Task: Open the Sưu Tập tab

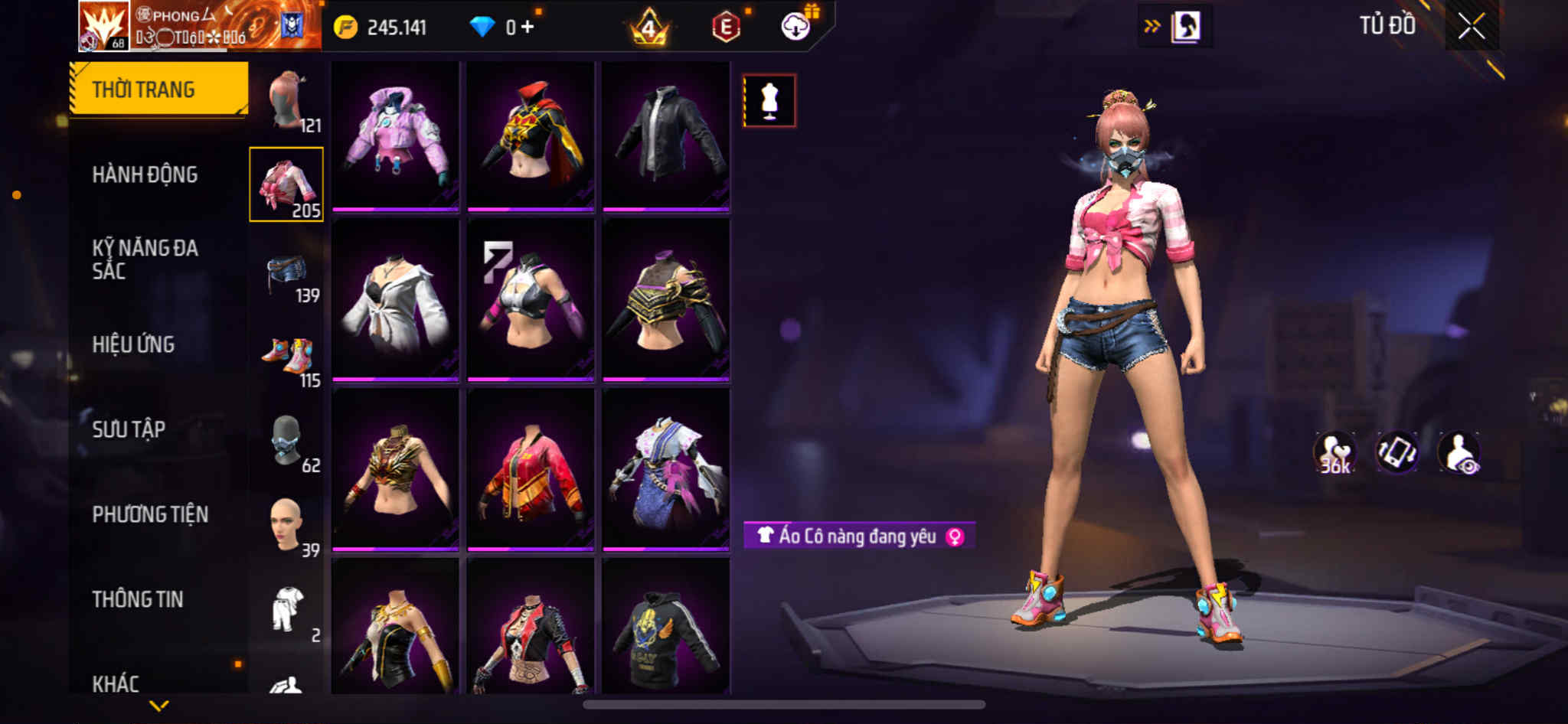Action: pyautogui.click(x=129, y=429)
